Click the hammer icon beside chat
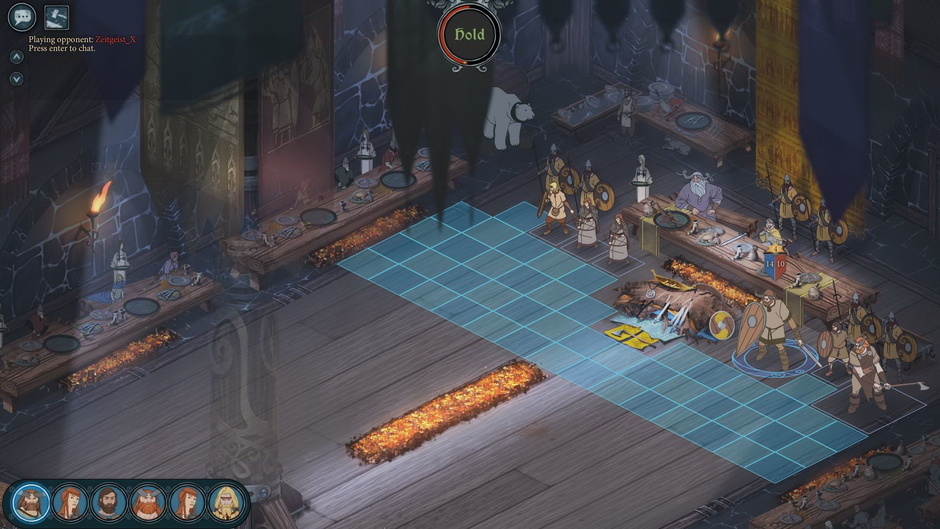940x529 pixels. pos(56,16)
